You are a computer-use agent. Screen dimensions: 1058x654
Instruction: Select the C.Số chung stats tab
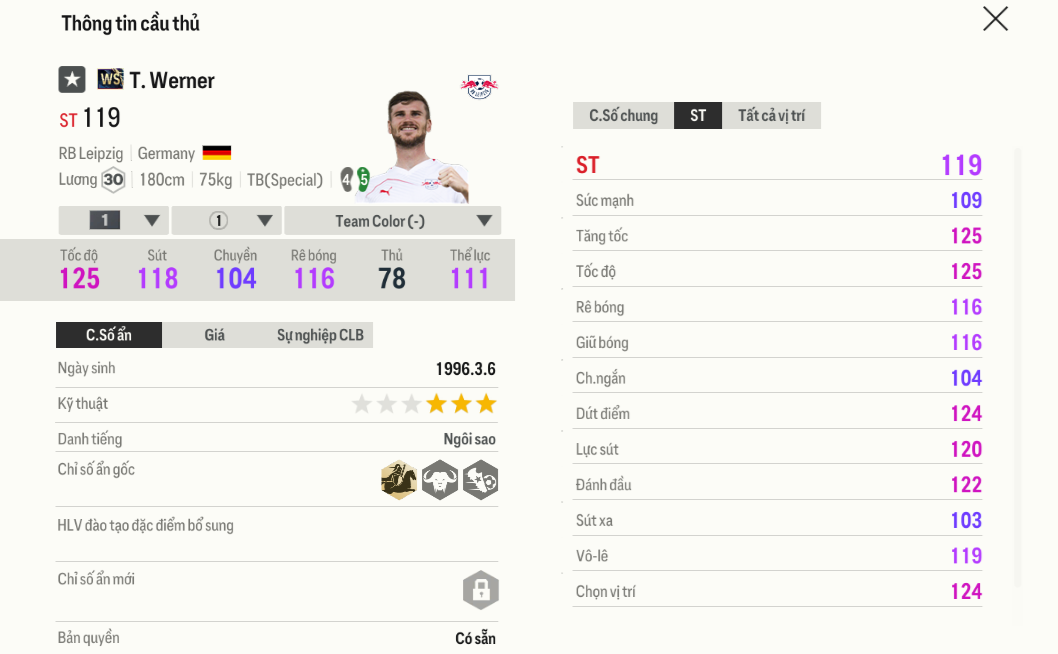623,116
